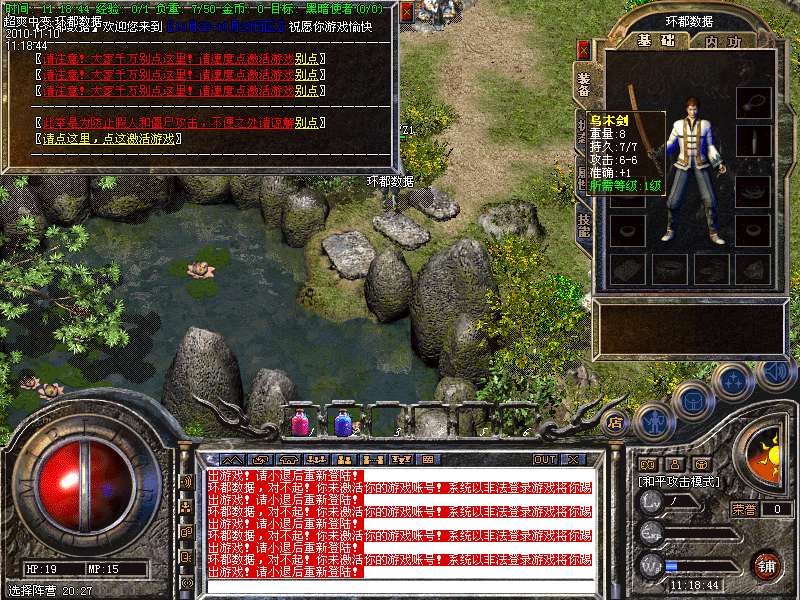Image resolution: width=800 pixels, height=600 pixels.
Task: Close the NPC dialogue window
Action: point(407,11)
